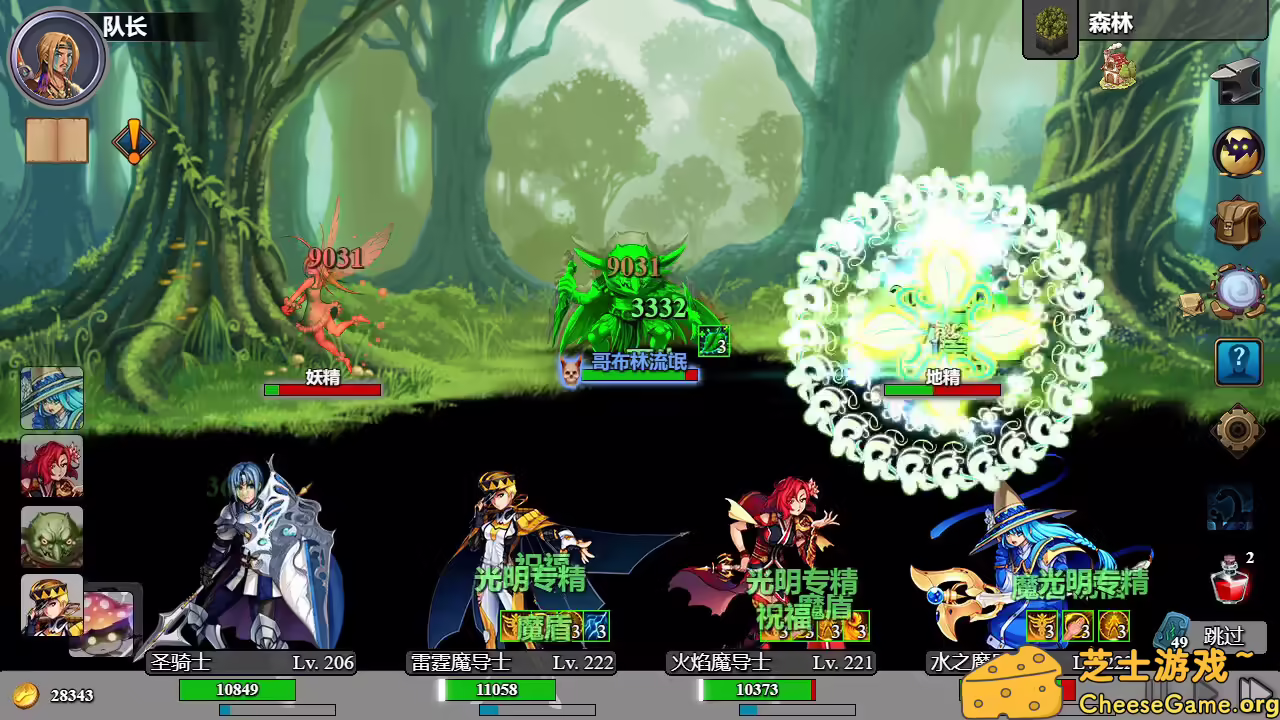The height and width of the screenshot is (720, 1280).
Task: Click the dark egg monster icon
Action: coord(1238,150)
